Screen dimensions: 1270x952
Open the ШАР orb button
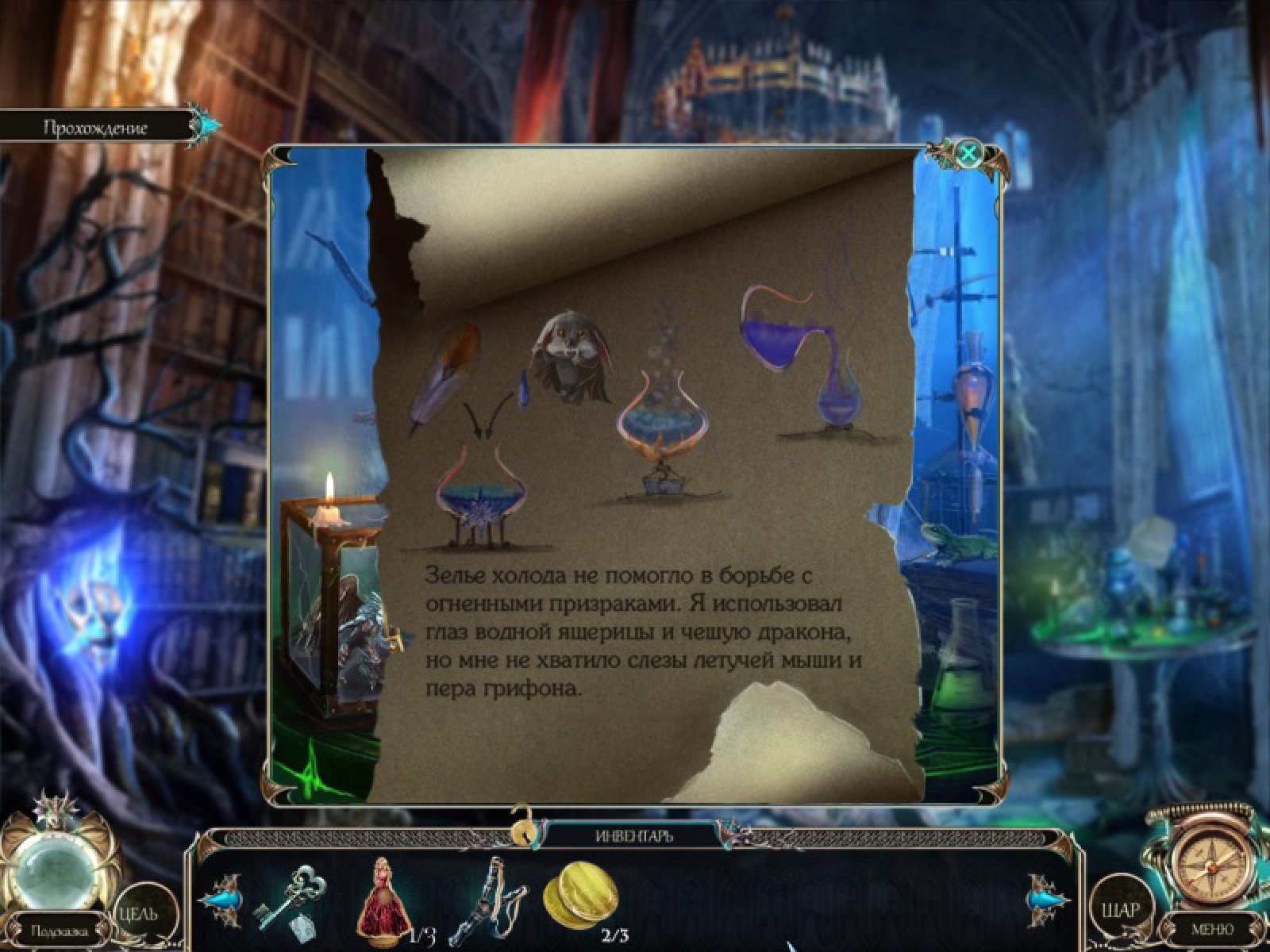pos(1118,909)
